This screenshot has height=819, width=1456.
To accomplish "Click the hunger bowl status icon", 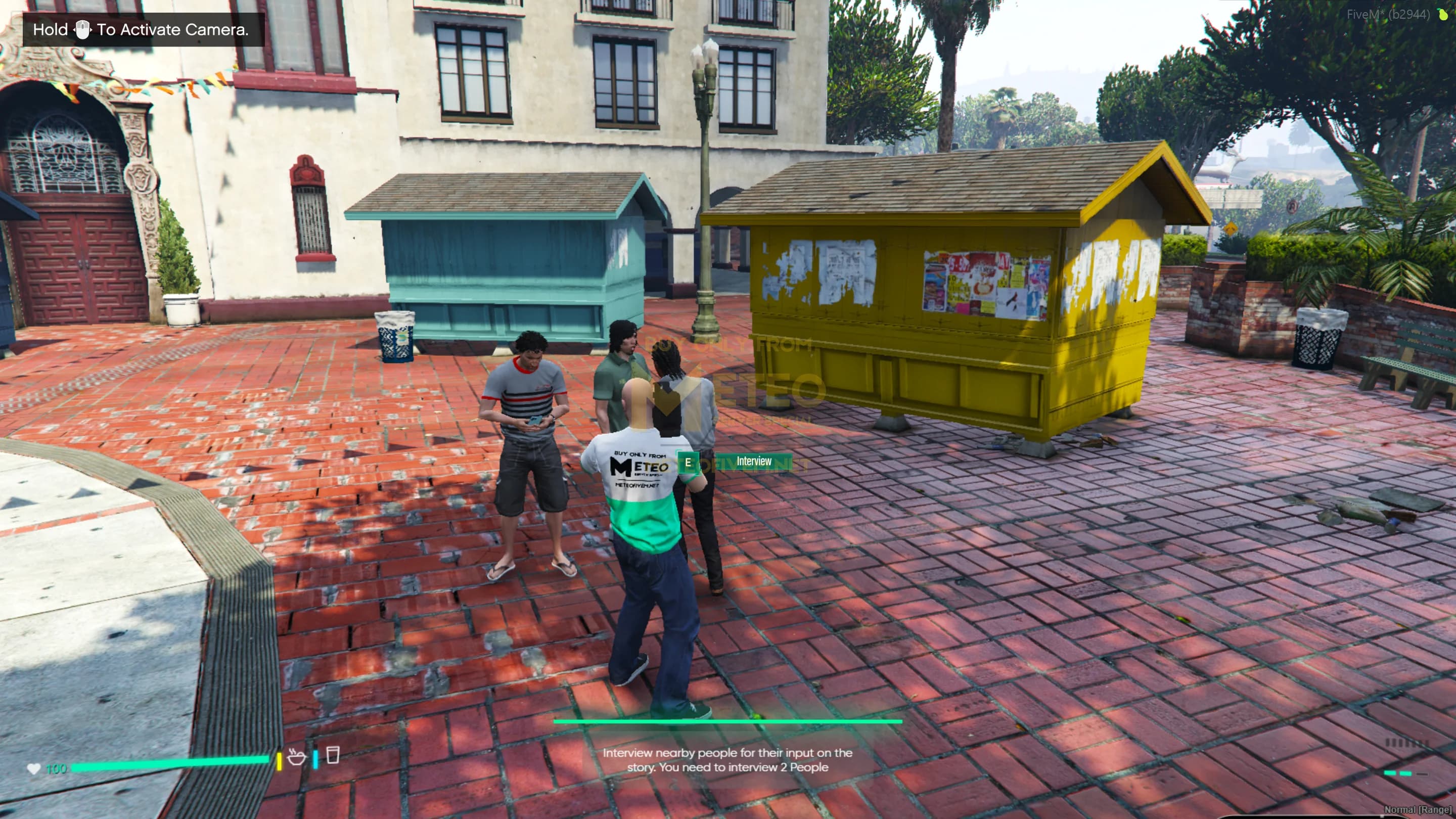I will 296,756.
